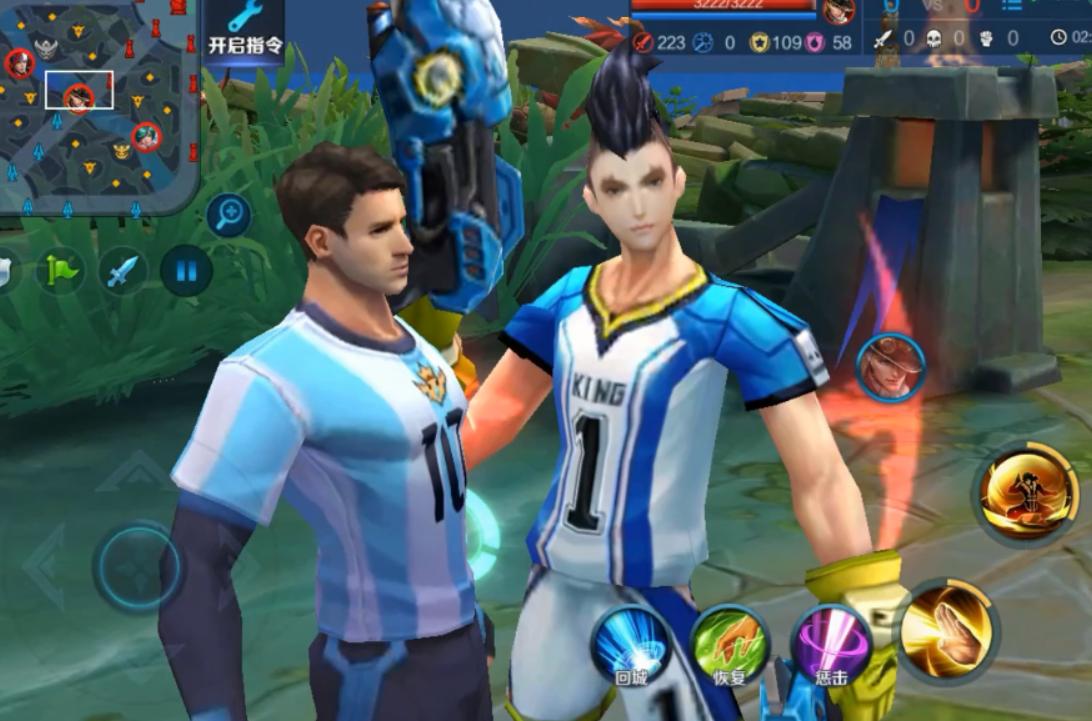Cast the 惩击 smite skill
Image resolution: width=1092 pixels, height=721 pixels.
point(831,644)
